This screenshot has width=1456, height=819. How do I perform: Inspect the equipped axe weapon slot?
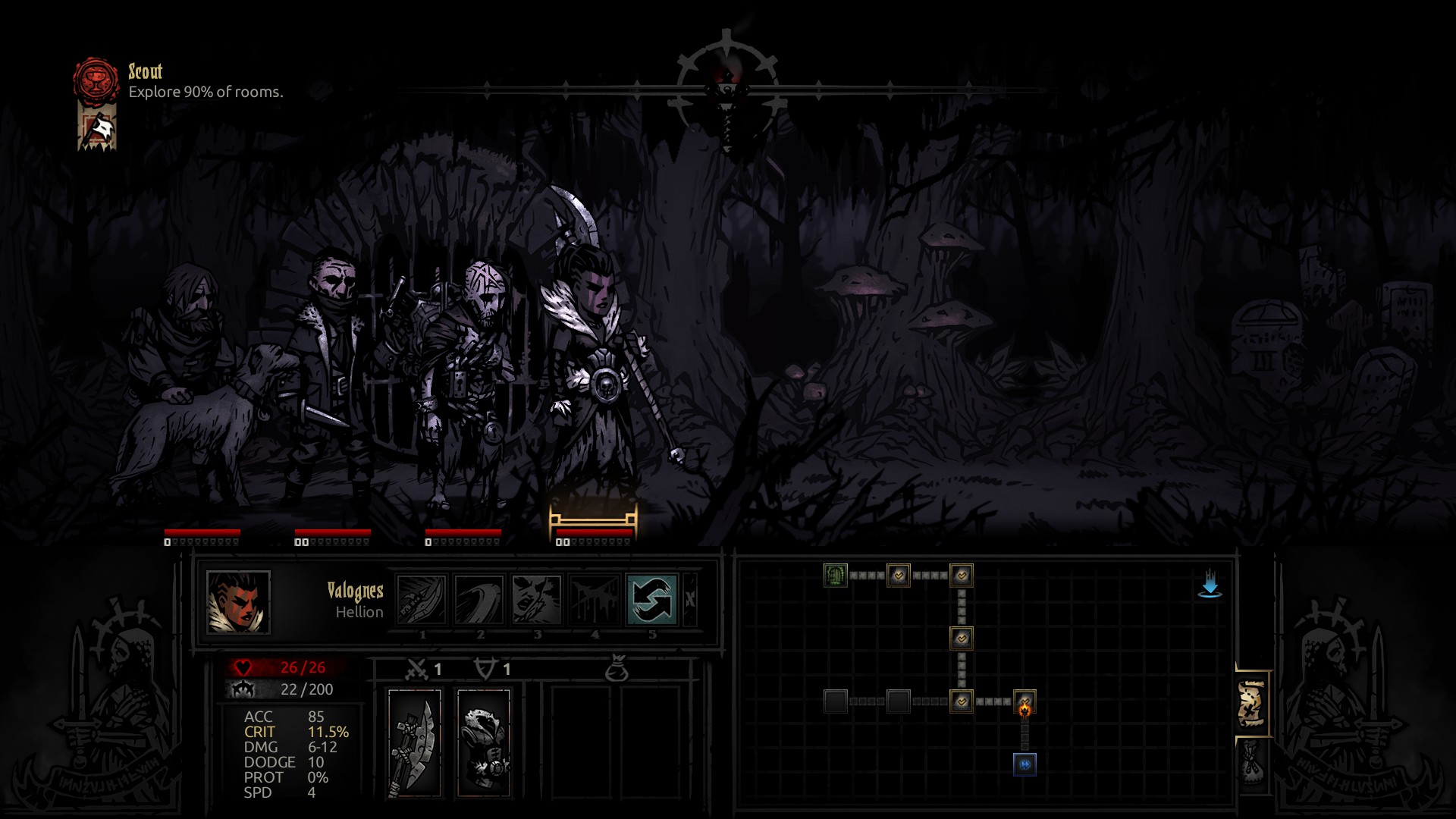click(x=414, y=743)
